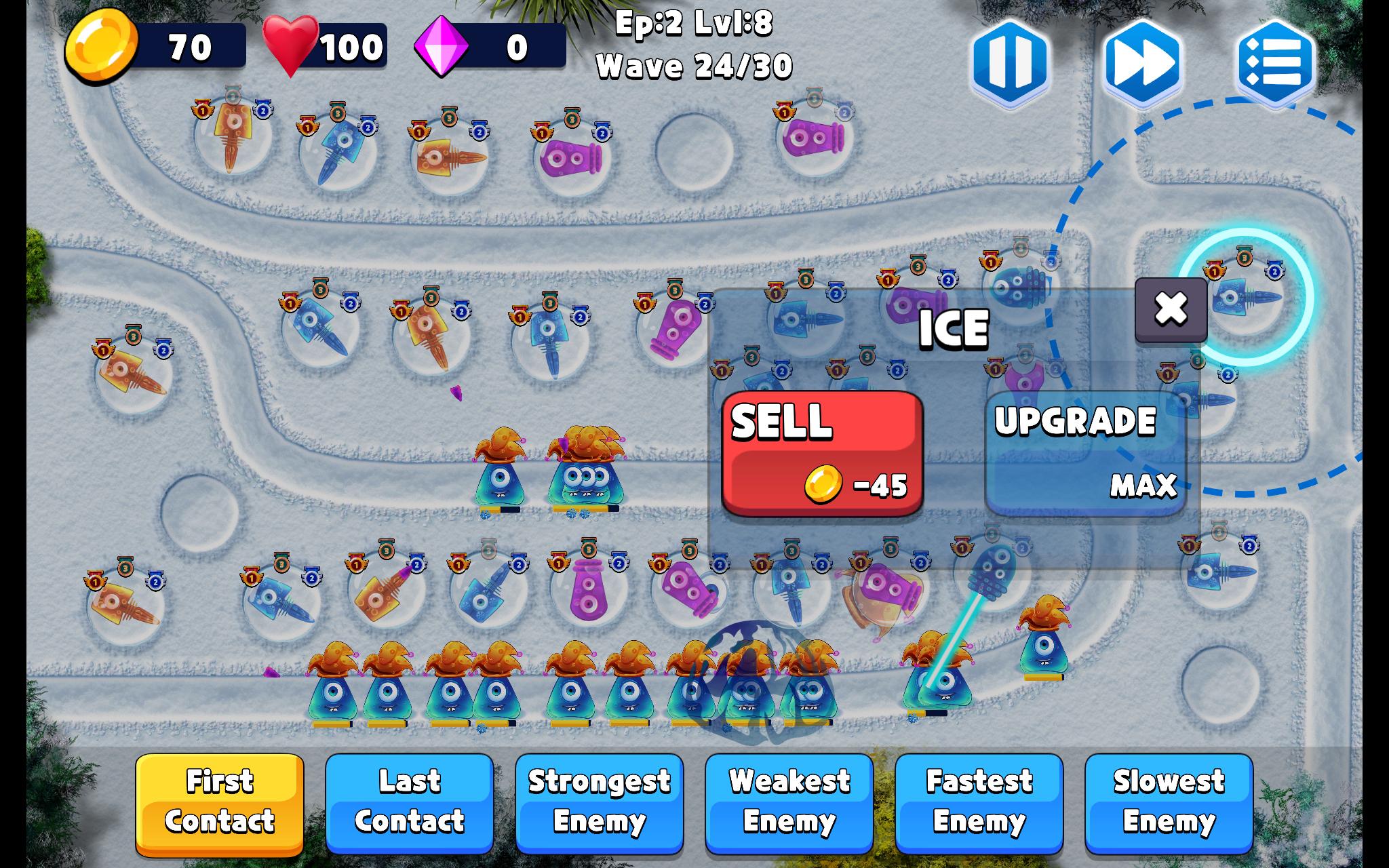1389x868 pixels.
Task: Set targeting to Strongest Enemy
Action: (600, 802)
